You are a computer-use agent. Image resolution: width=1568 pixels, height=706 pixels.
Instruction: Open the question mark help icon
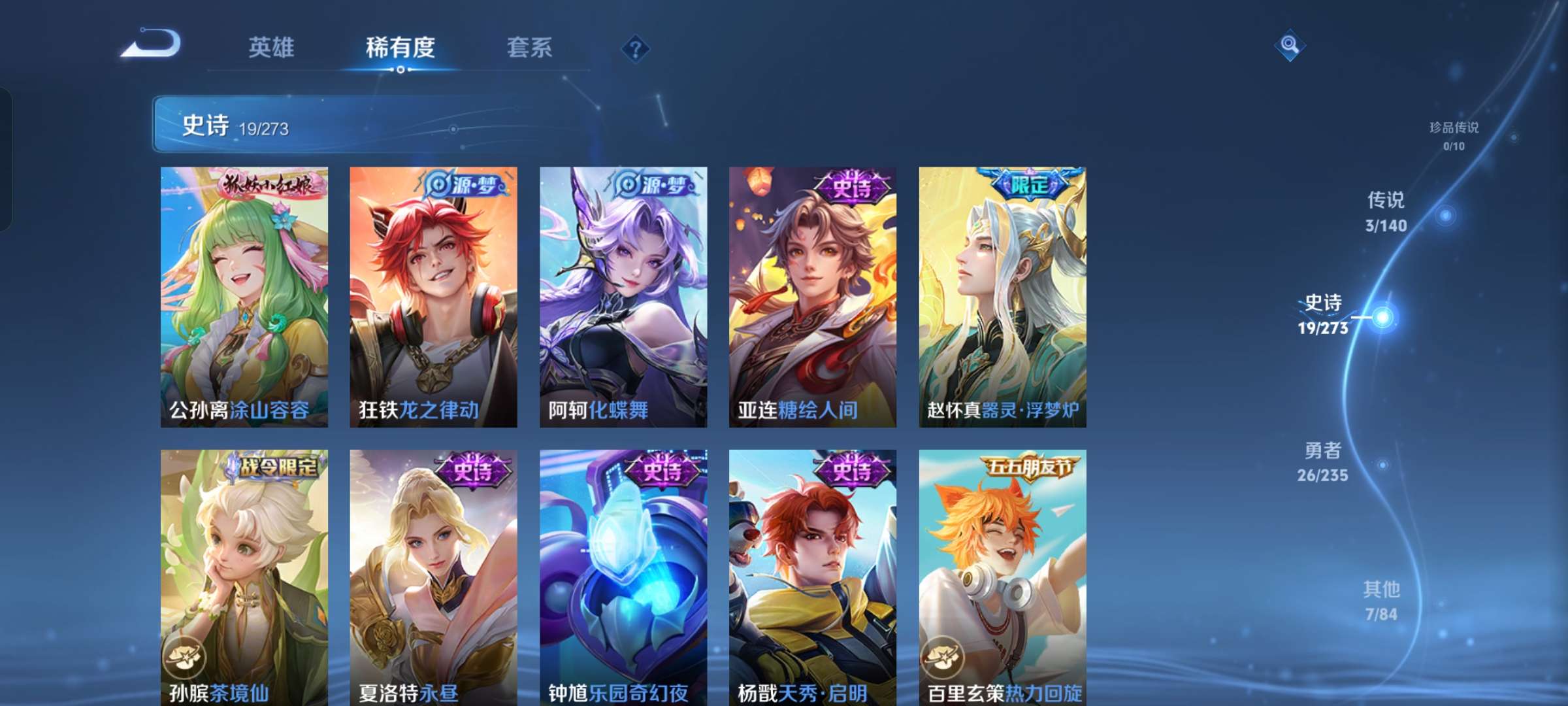point(635,48)
